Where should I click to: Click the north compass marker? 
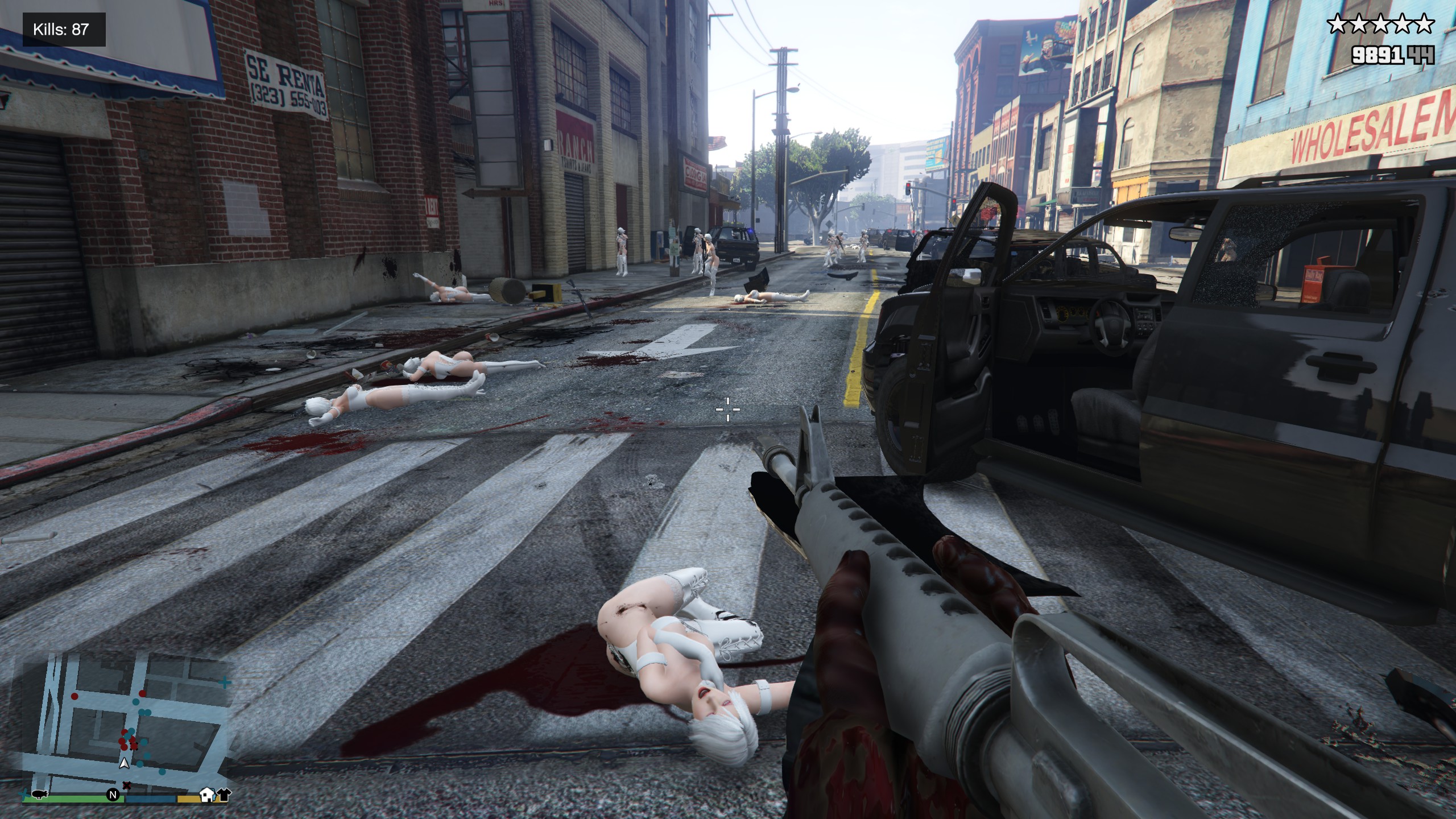coord(113,795)
